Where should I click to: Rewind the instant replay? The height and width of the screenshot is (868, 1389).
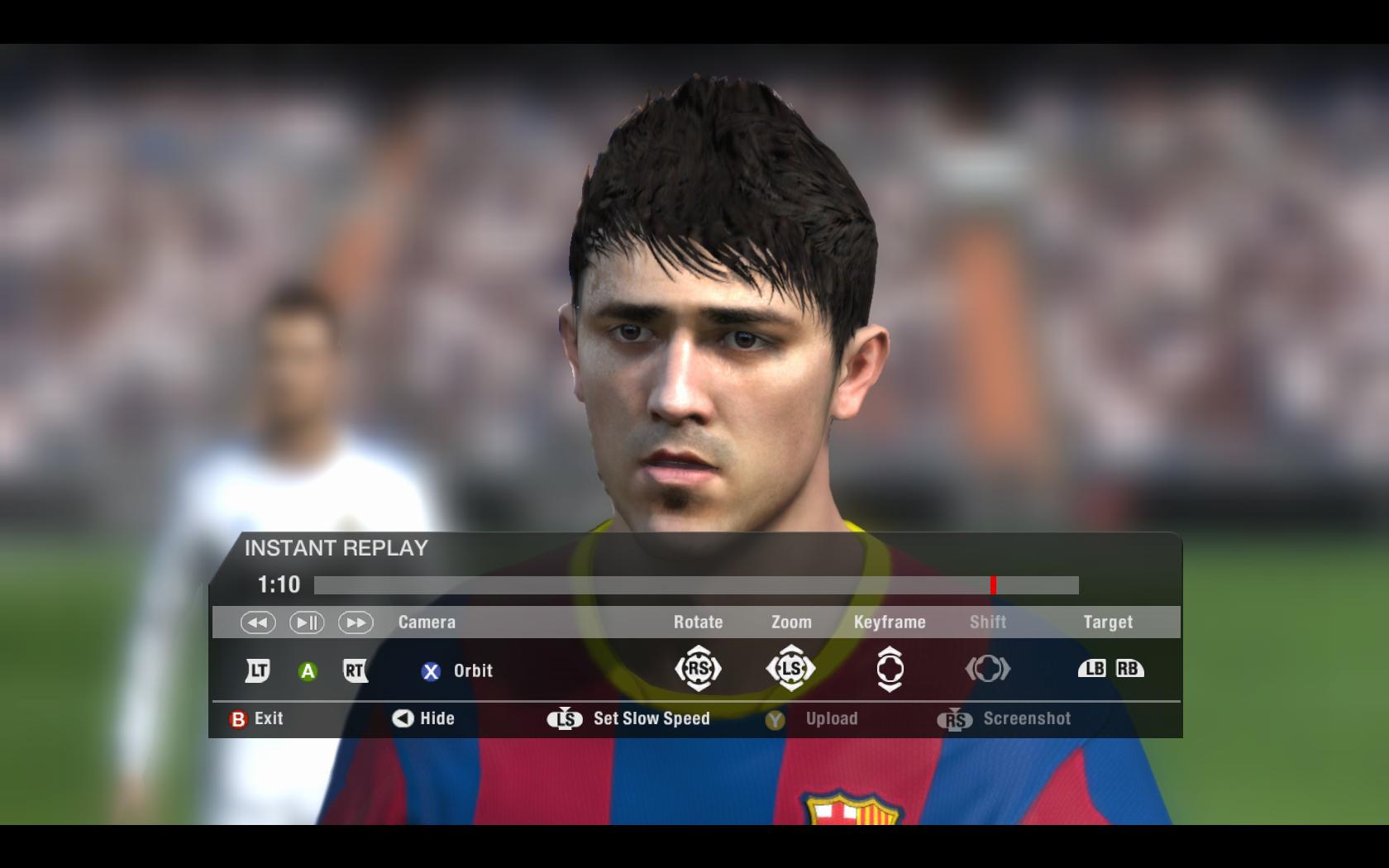pos(258,622)
